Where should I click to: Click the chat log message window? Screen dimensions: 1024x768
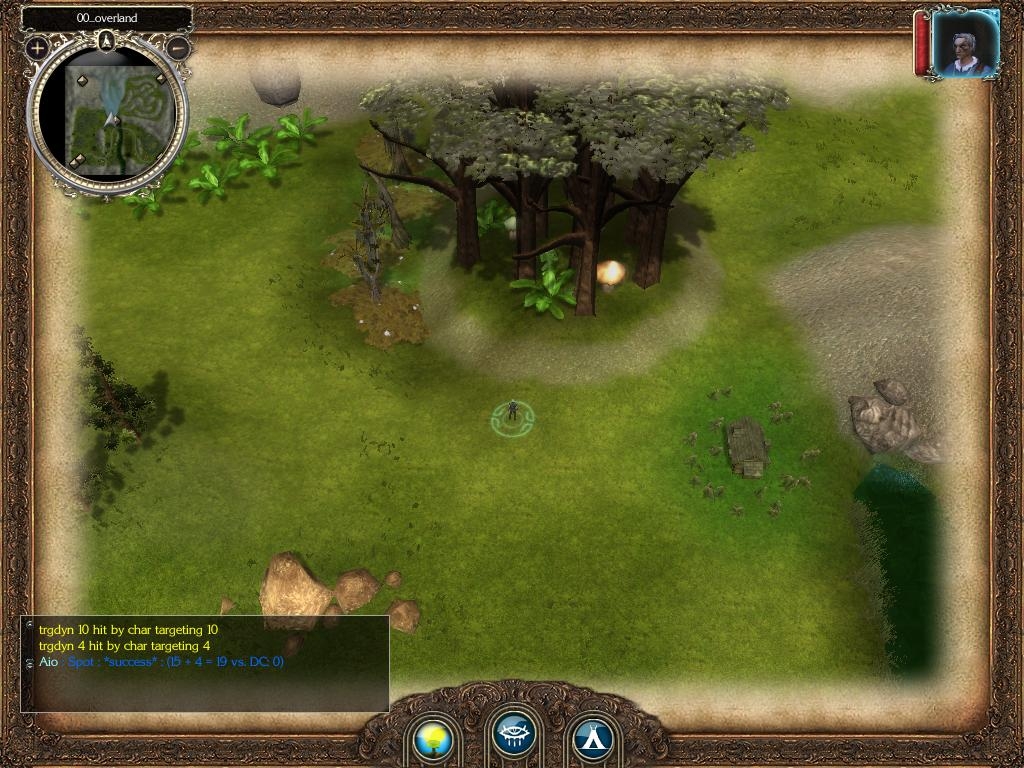point(204,664)
